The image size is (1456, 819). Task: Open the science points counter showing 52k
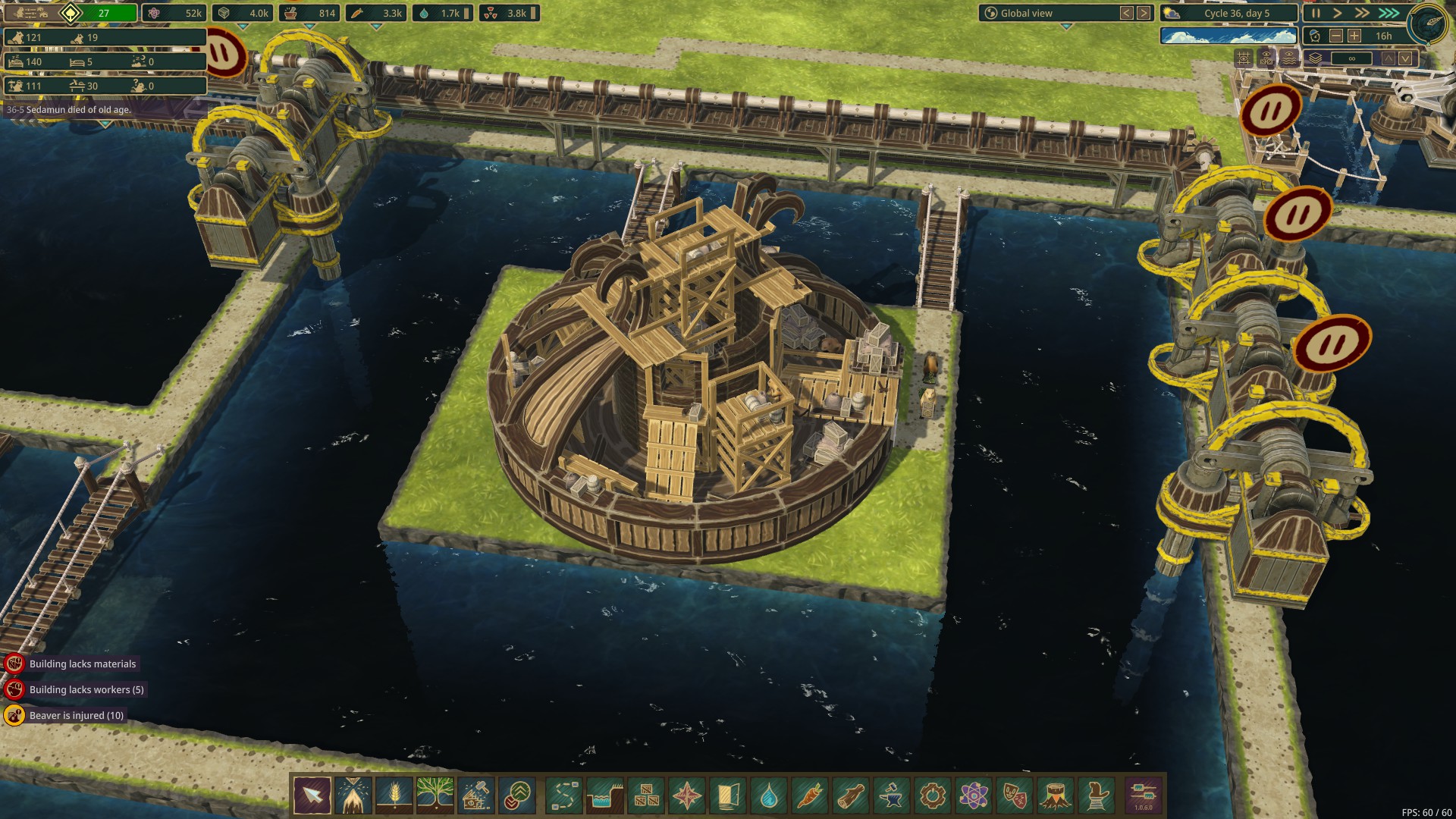coord(174,13)
